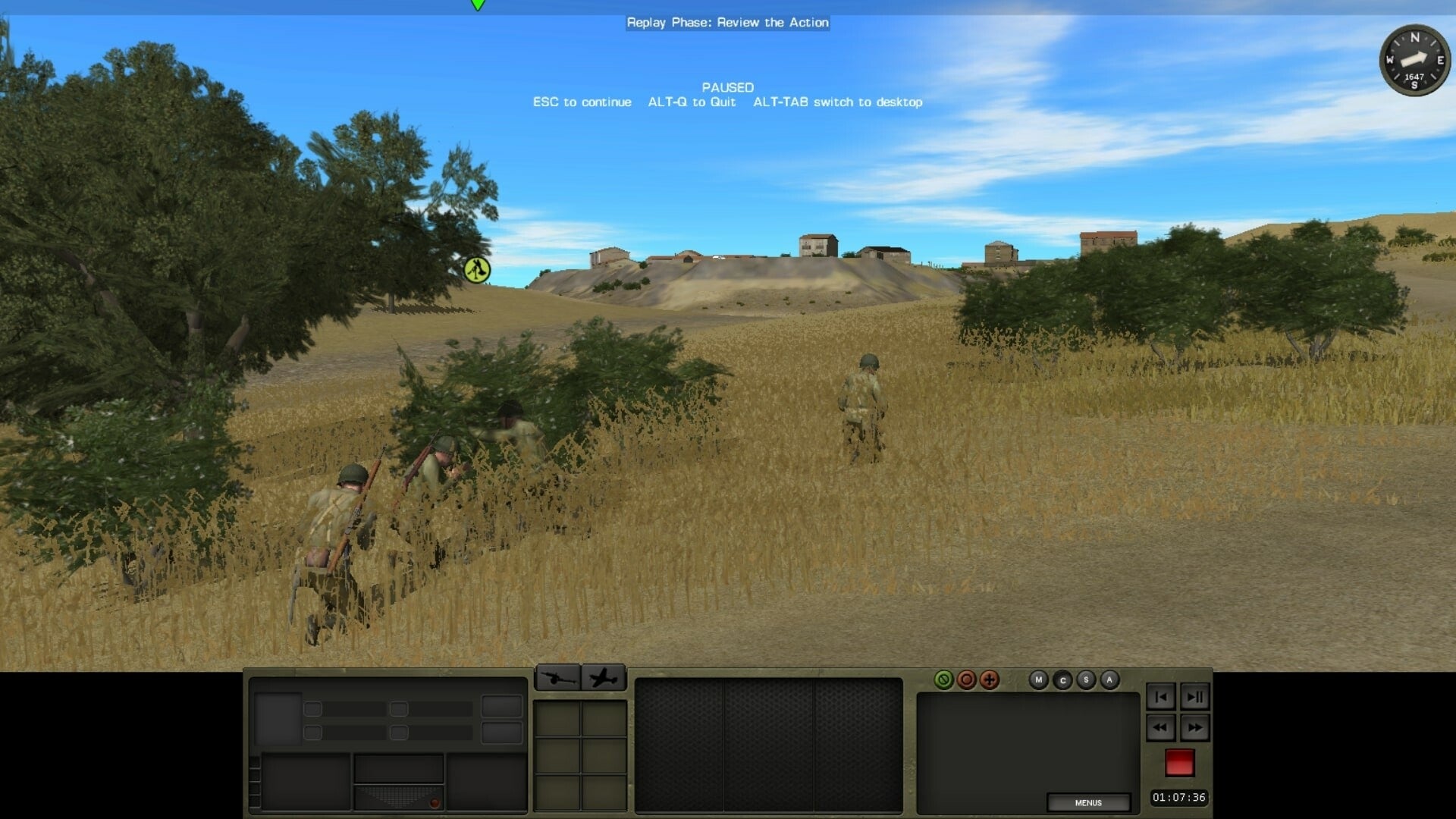Skip replay back to the beginning
This screenshot has width=1456, height=819.
(x=1161, y=698)
